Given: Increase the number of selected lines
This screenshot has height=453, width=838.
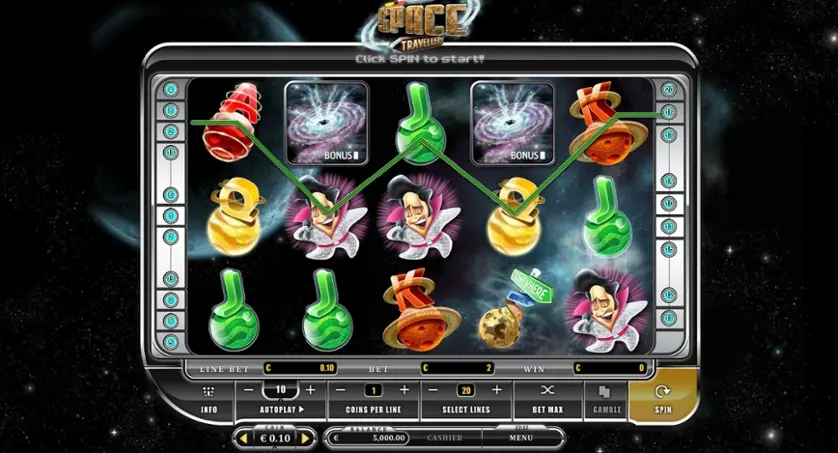Looking at the screenshot, I should (x=495, y=389).
